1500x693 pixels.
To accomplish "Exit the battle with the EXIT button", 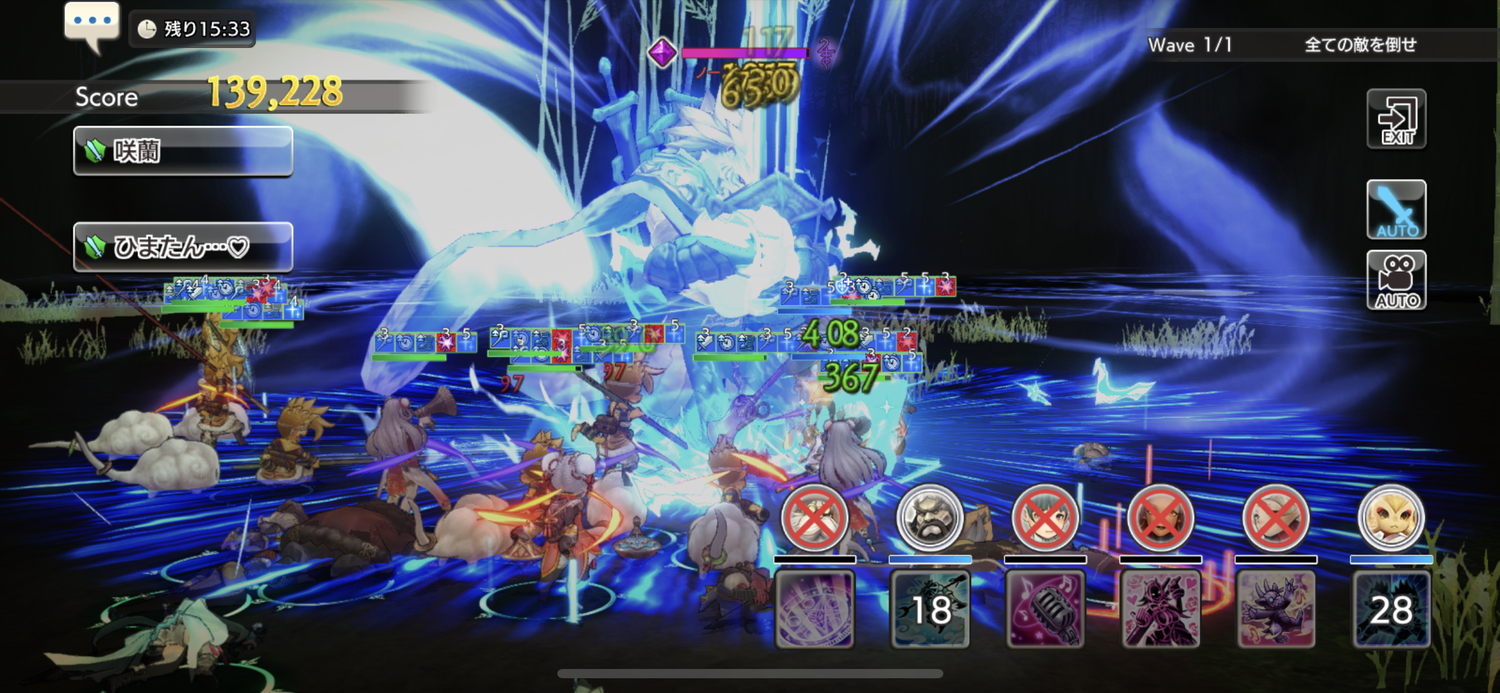I will coord(1397,119).
